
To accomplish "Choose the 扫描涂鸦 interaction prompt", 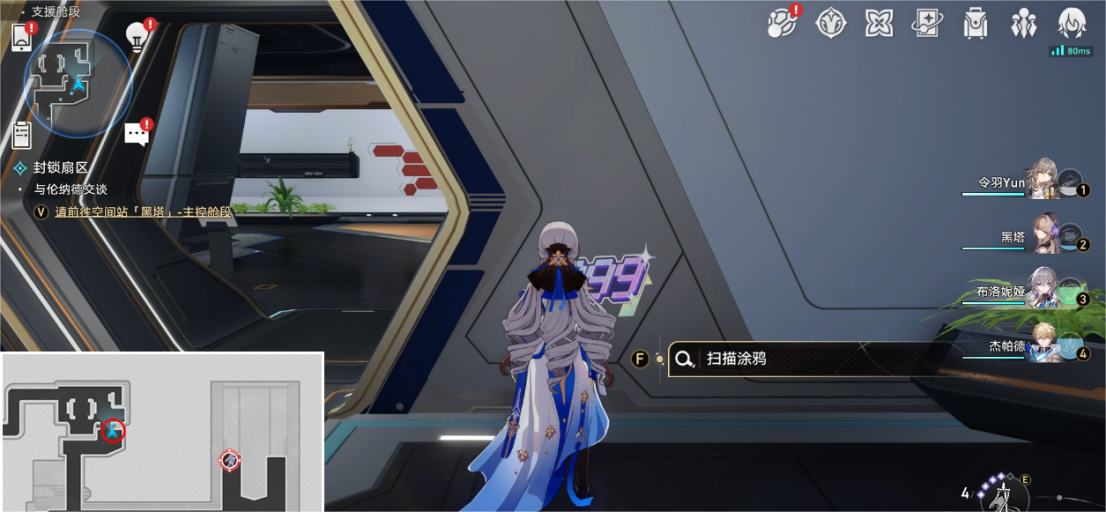I will coord(736,358).
